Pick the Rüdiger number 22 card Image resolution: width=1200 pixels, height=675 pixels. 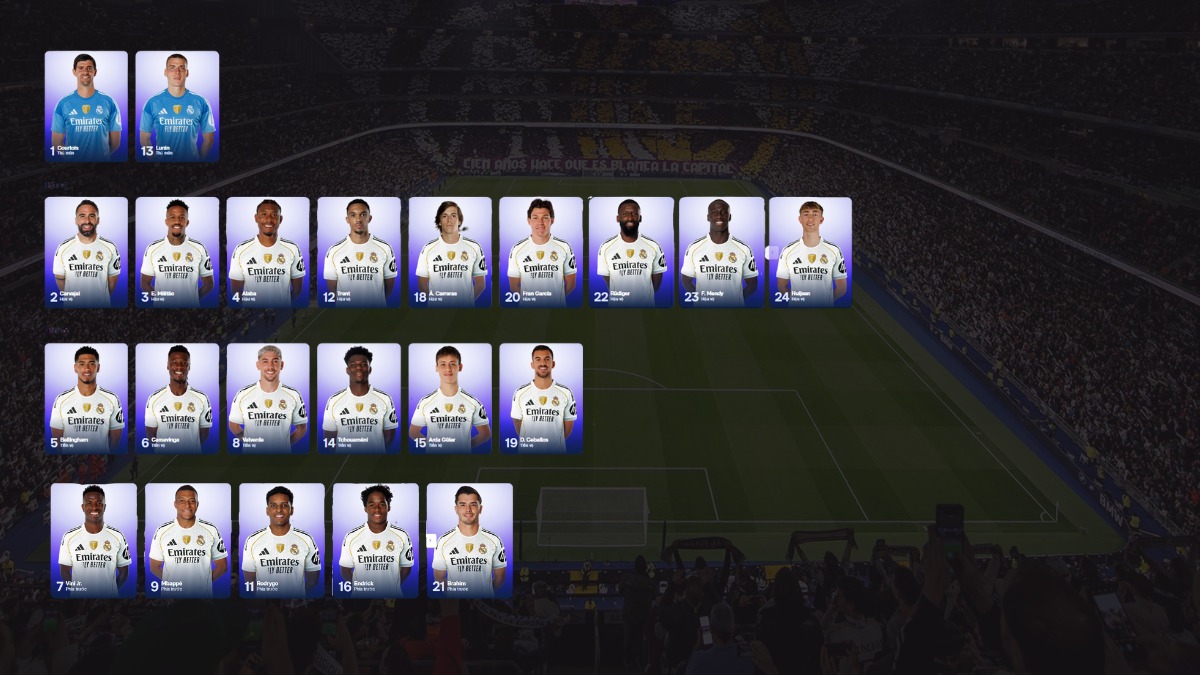tap(631, 252)
